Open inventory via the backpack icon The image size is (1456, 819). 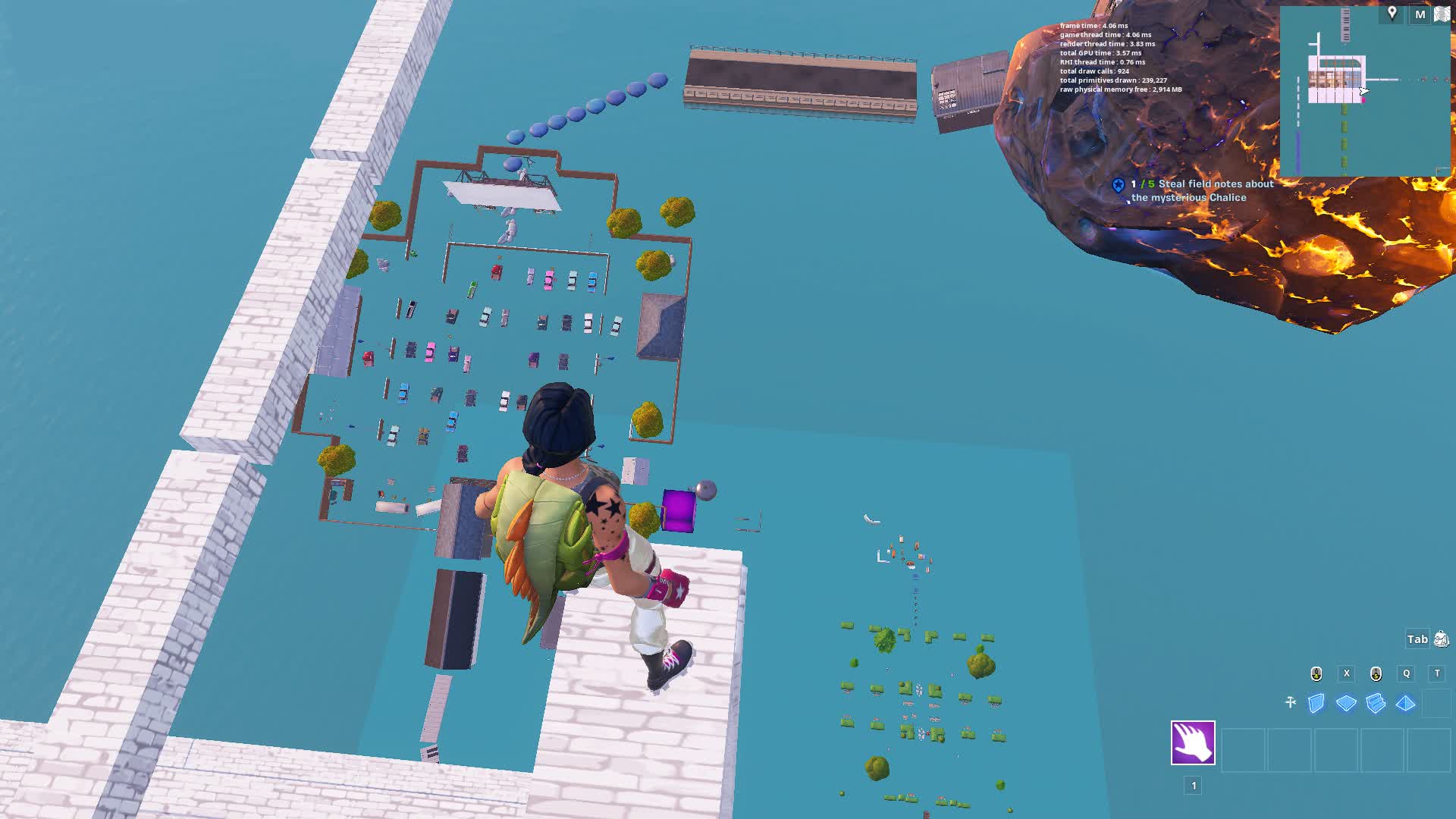[1441, 639]
